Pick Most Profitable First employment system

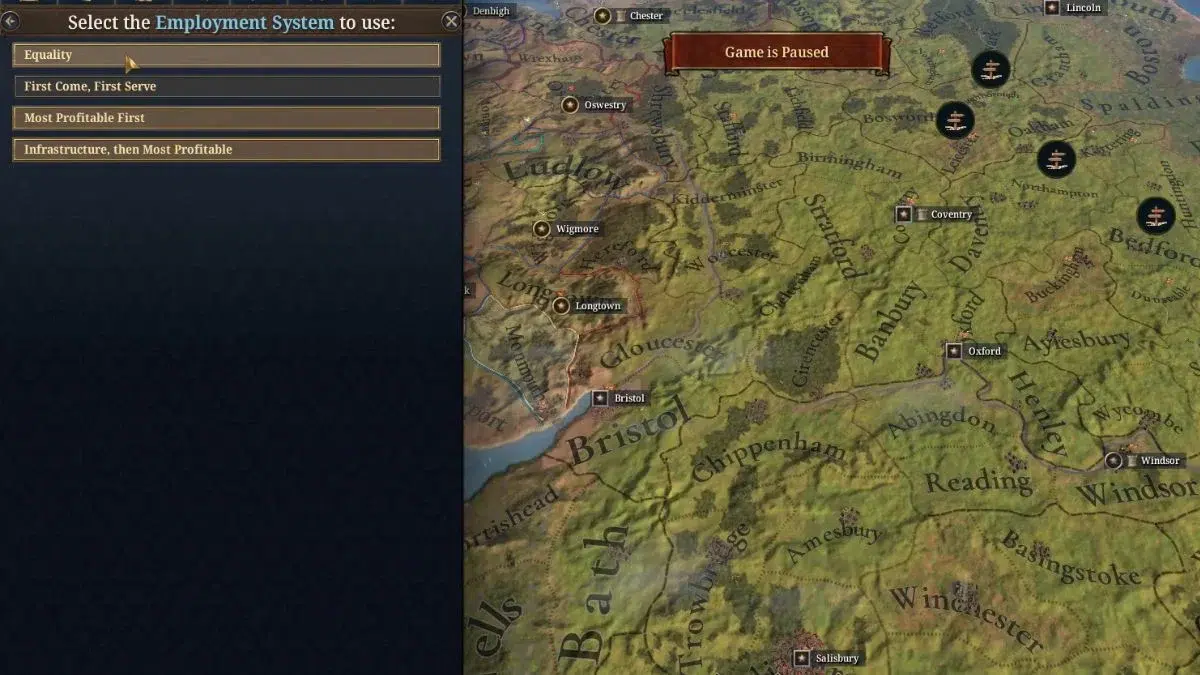(x=226, y=118)
